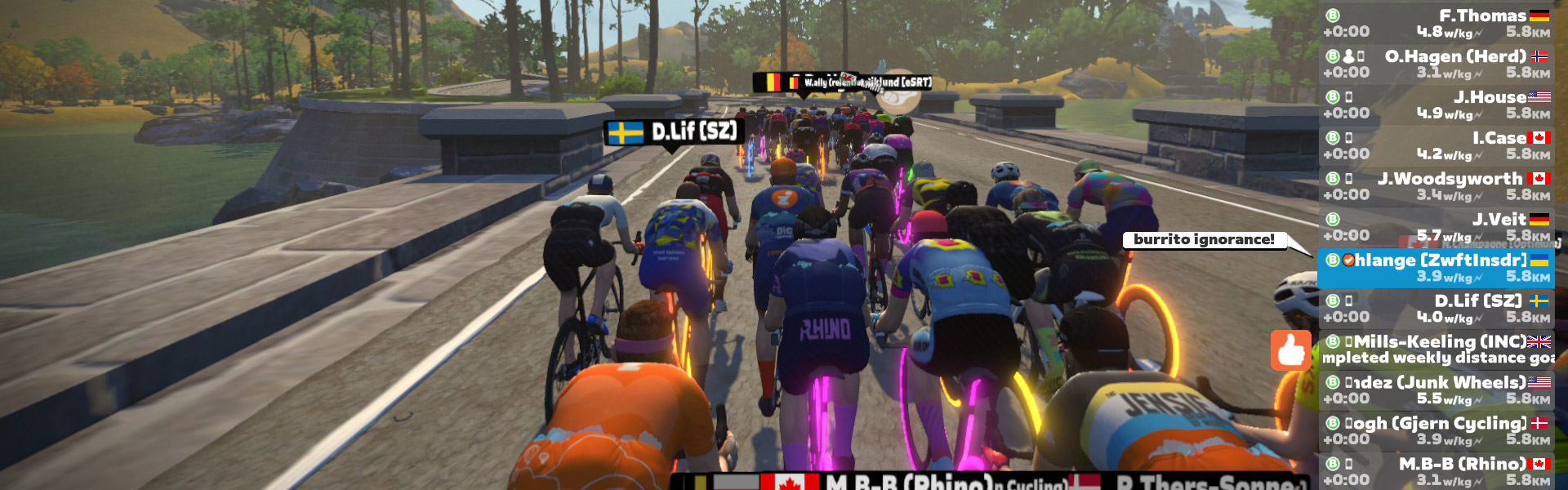Select F.Thomas in the rider list
Screen dimensions: 1568x490
point(1437,23)
